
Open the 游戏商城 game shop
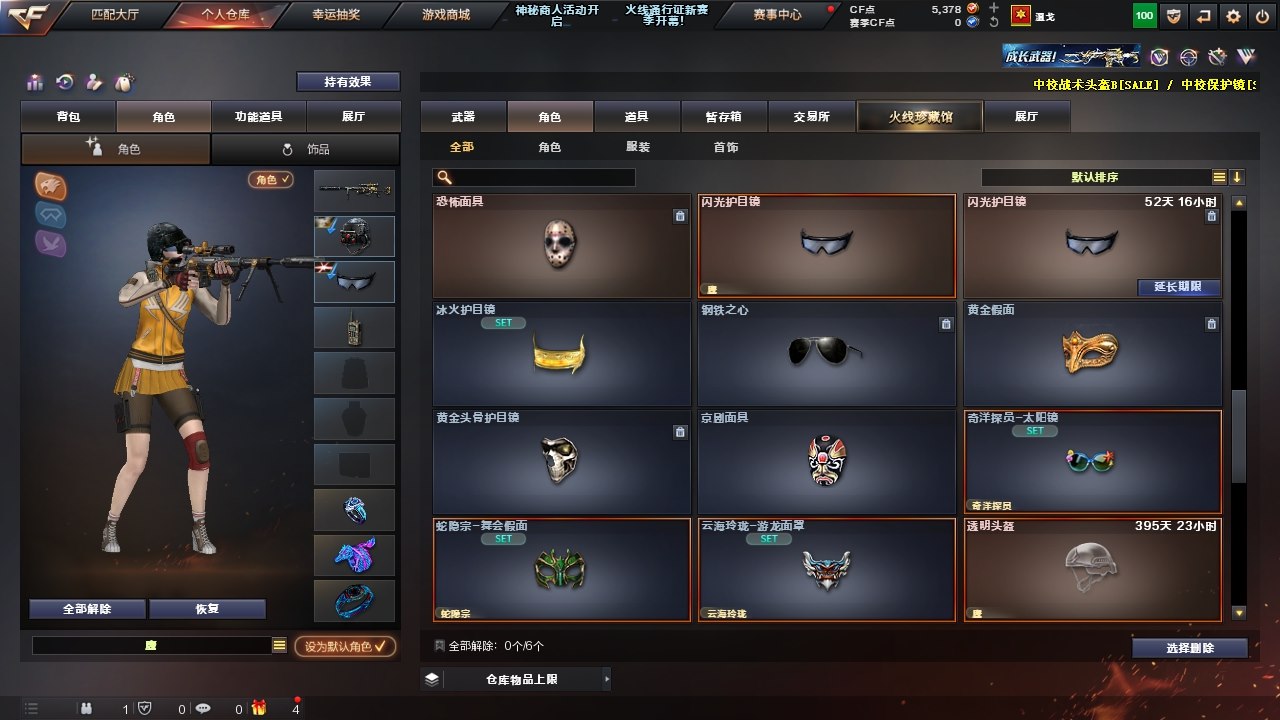[x=446, y=15]
